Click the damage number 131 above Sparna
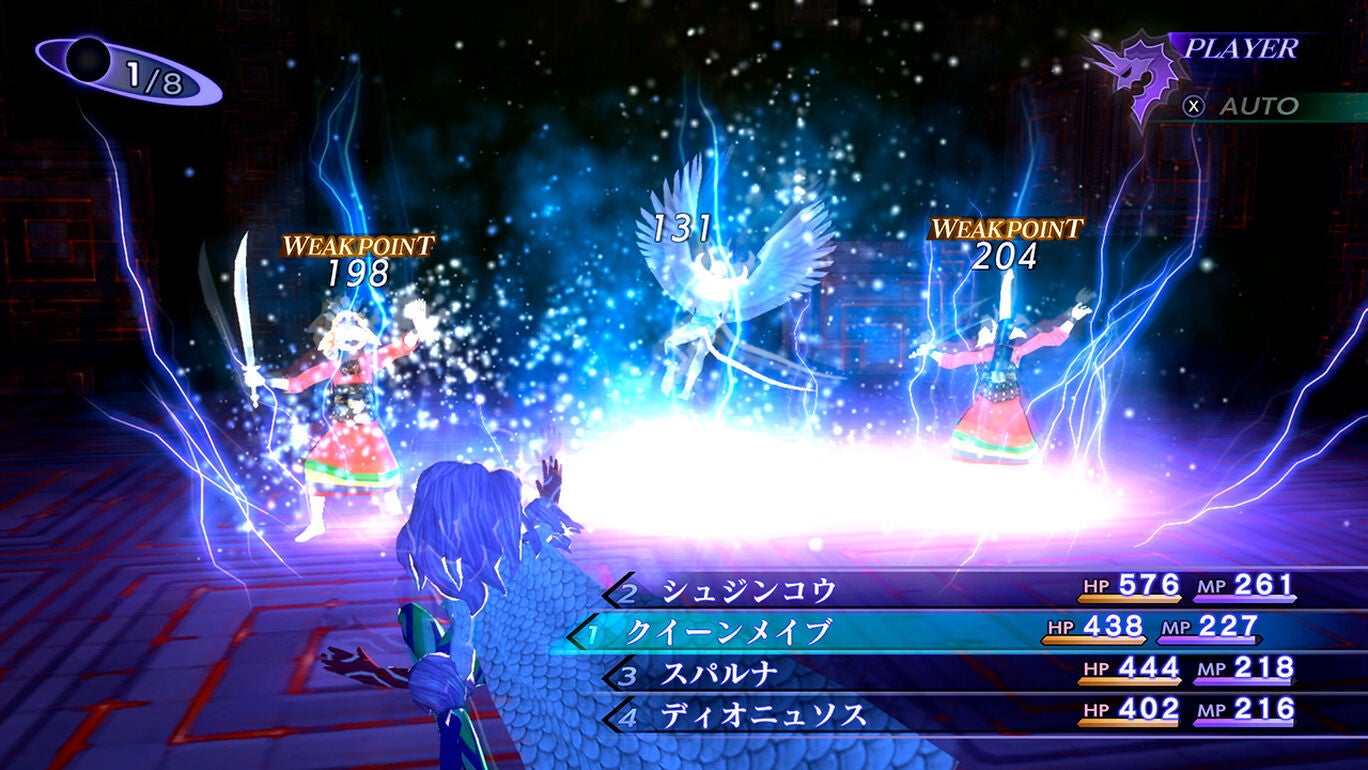The height and width of the screenshot is (770, 1368). click(680, 226)
